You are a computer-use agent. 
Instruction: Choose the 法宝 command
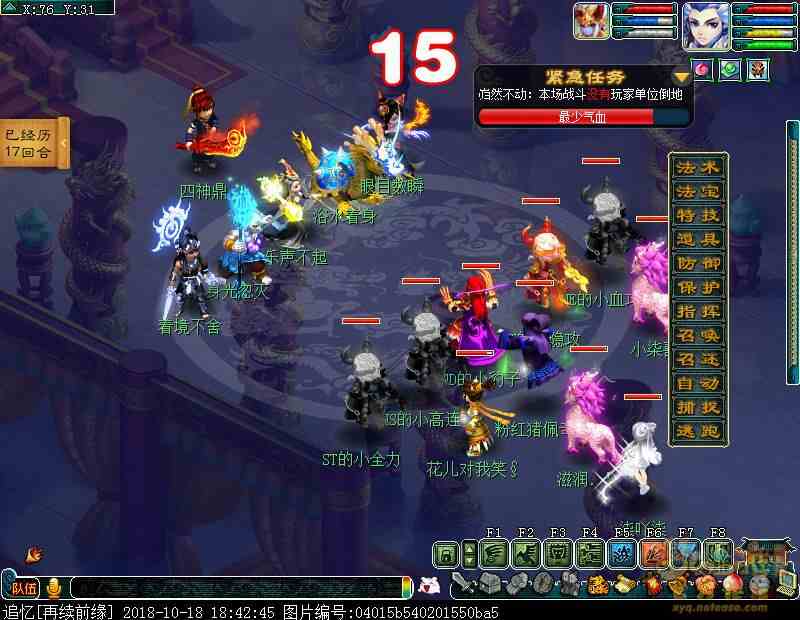698,191
